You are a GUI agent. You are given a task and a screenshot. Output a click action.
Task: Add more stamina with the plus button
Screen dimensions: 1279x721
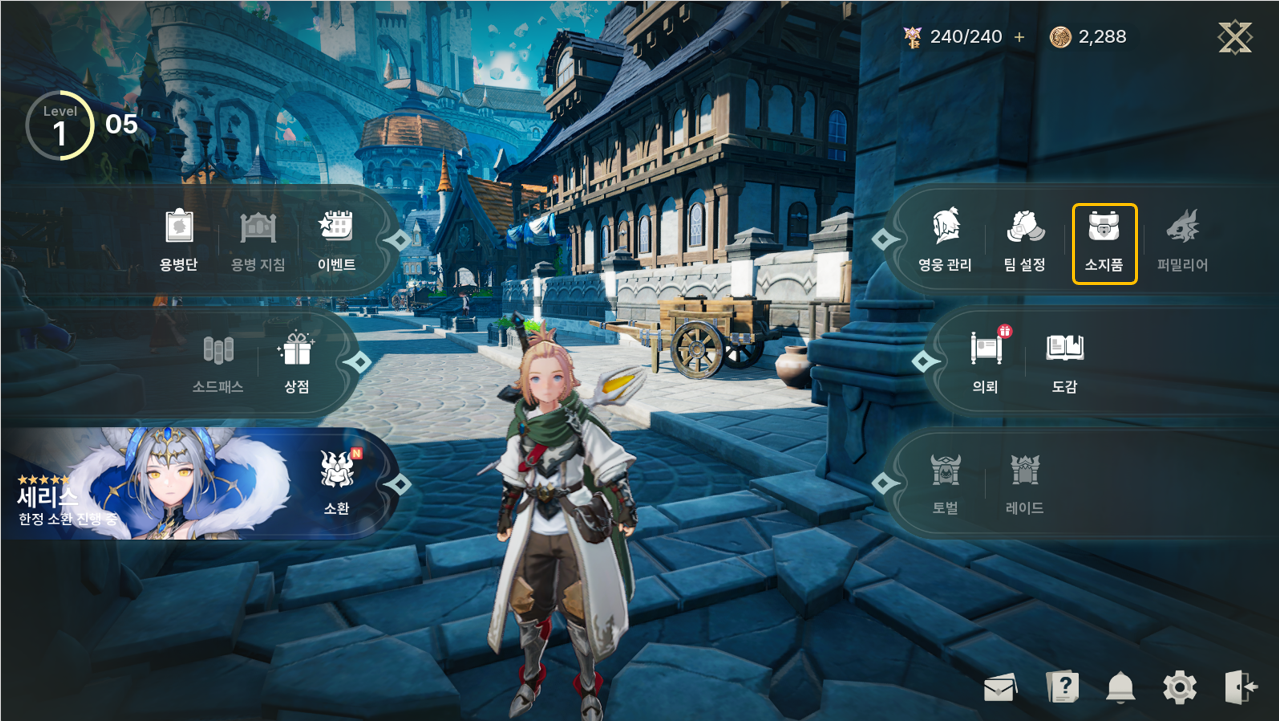[x=1019, y=37]
